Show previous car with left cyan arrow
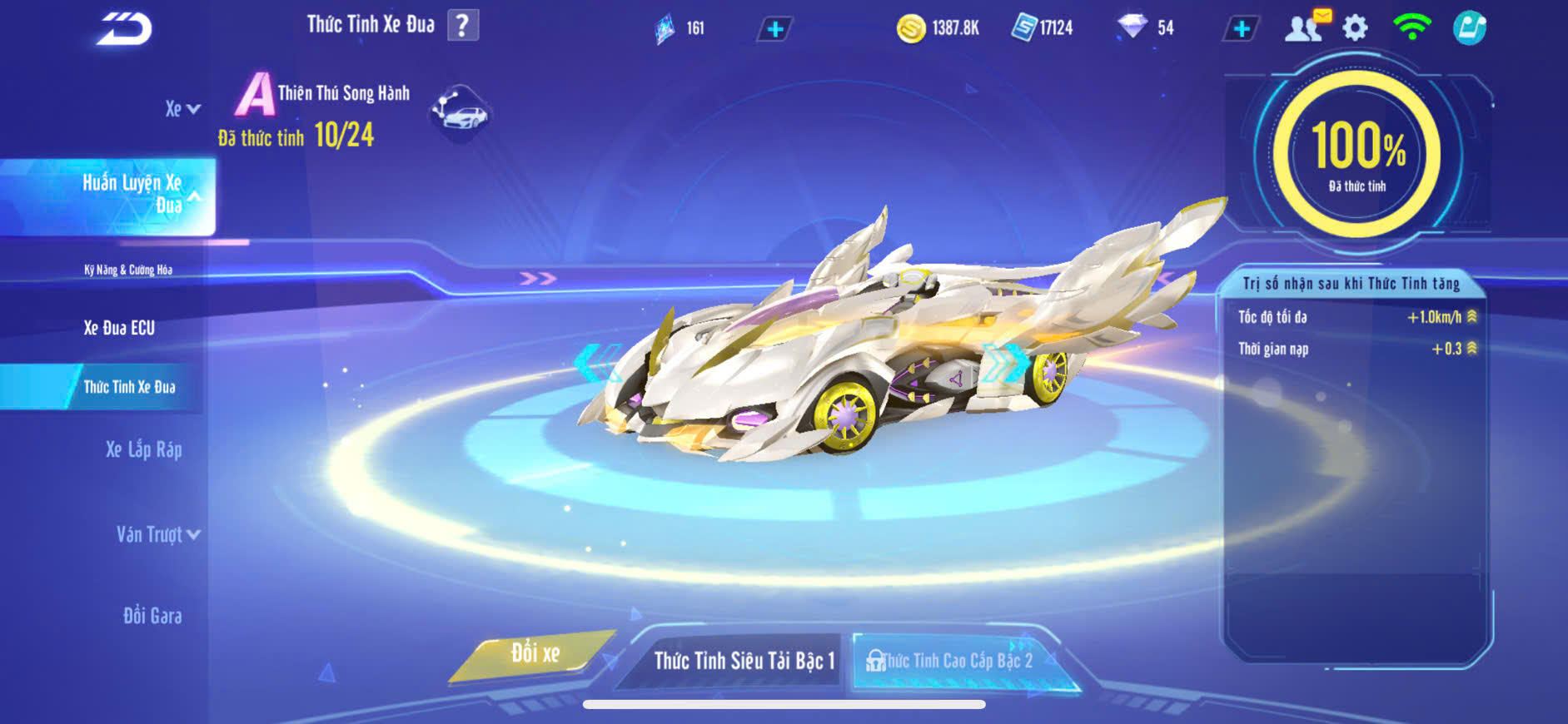1568x724 pixels. (x=596, y=363)
